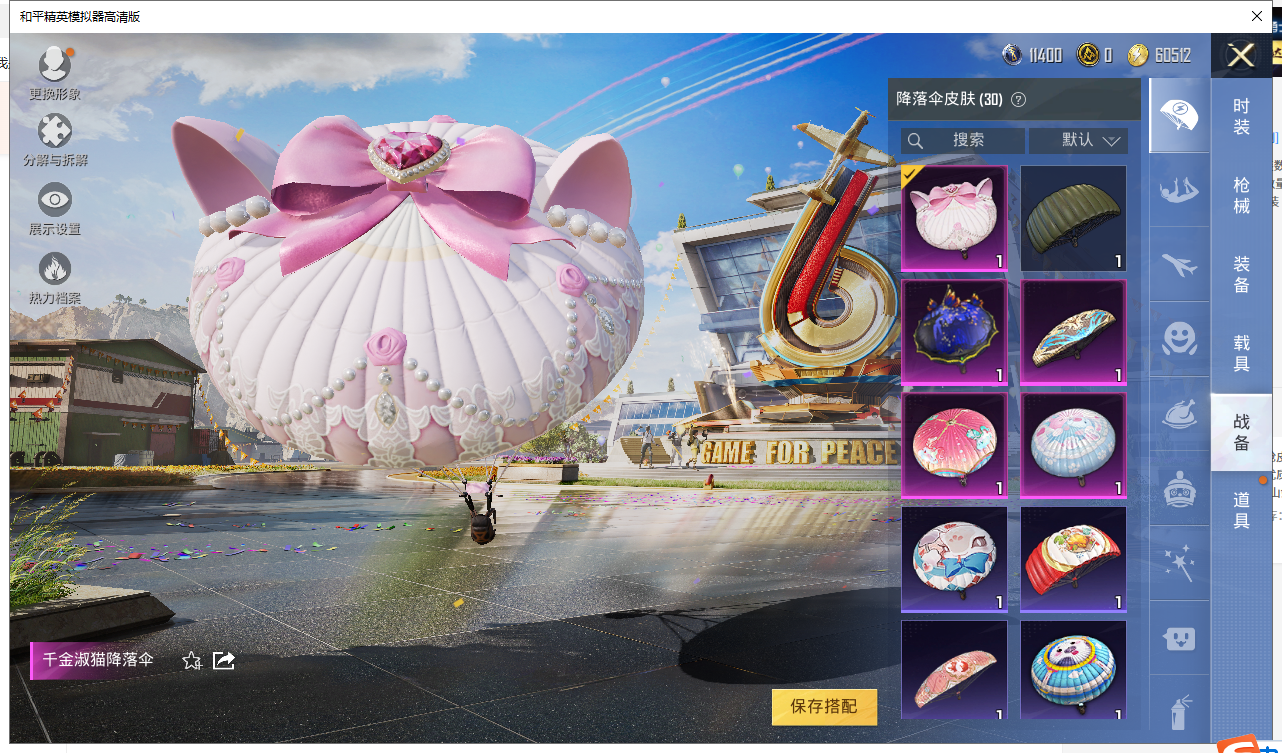1282x753 pixels.
Task: Close the emulator window
Action: pos(1257,16)
